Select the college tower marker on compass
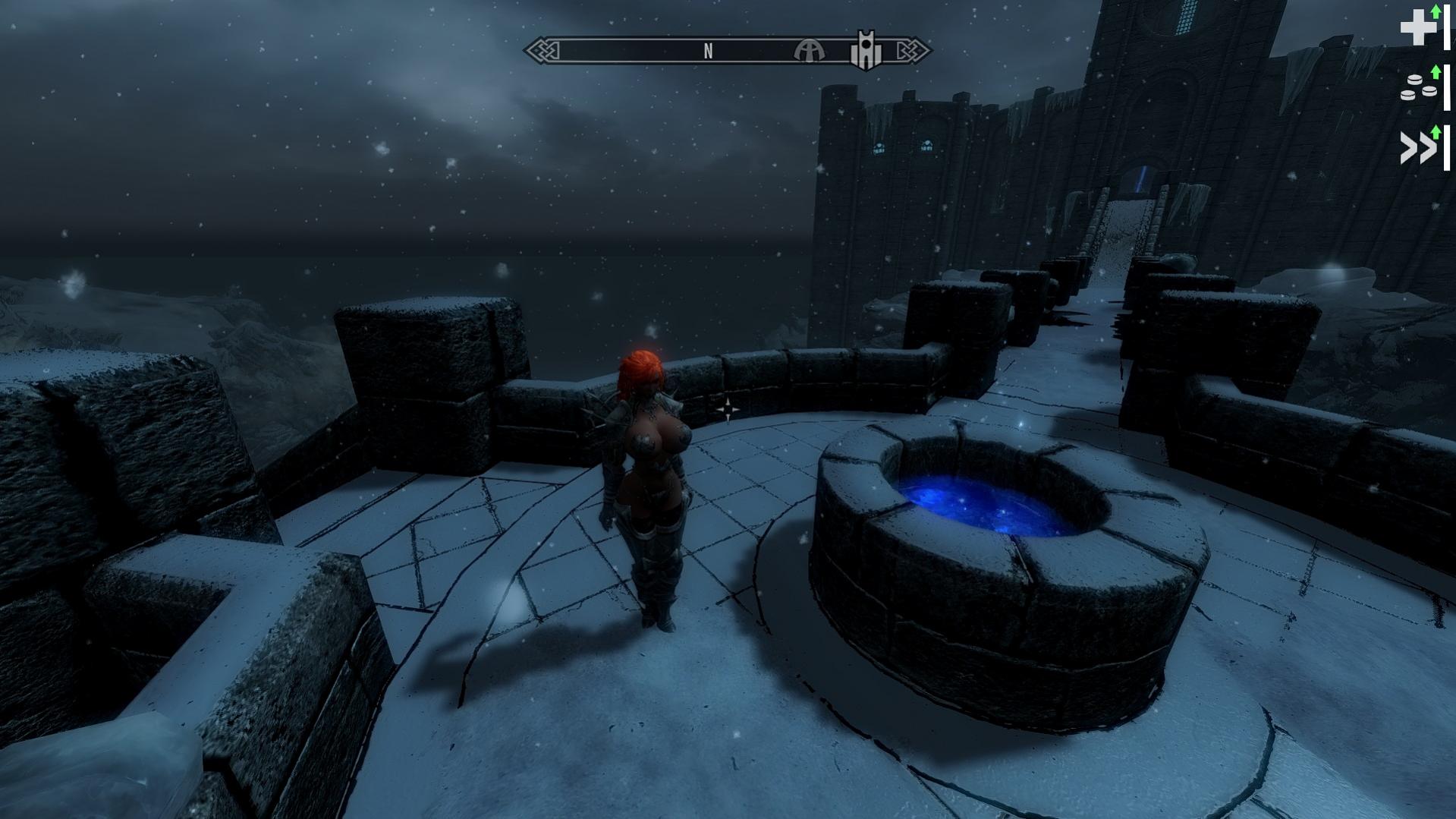This screenshot has width=1456, height=819. (866, 50)
